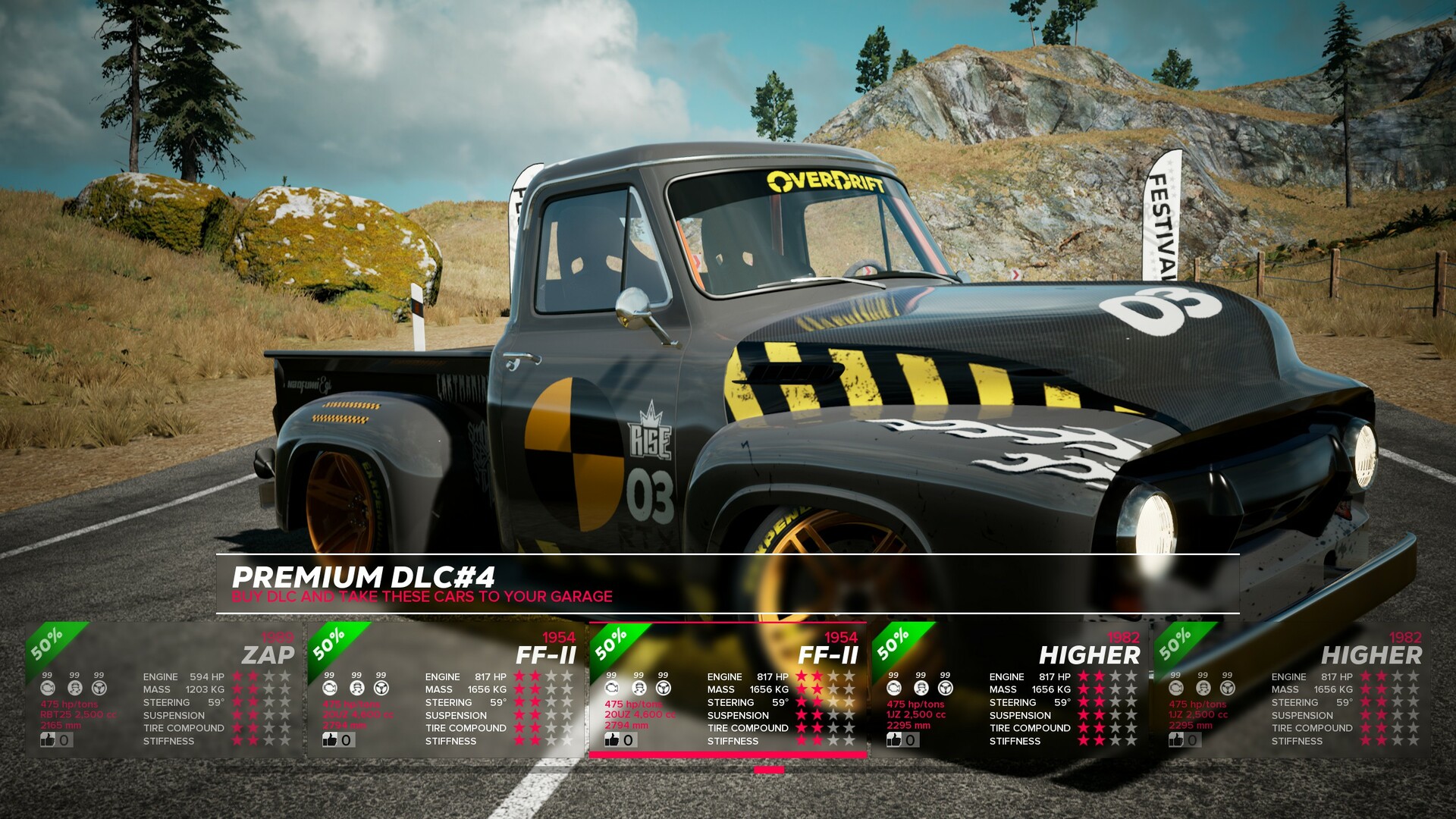Click the BUY DLC and take these cars link

(x=422, y=597)
